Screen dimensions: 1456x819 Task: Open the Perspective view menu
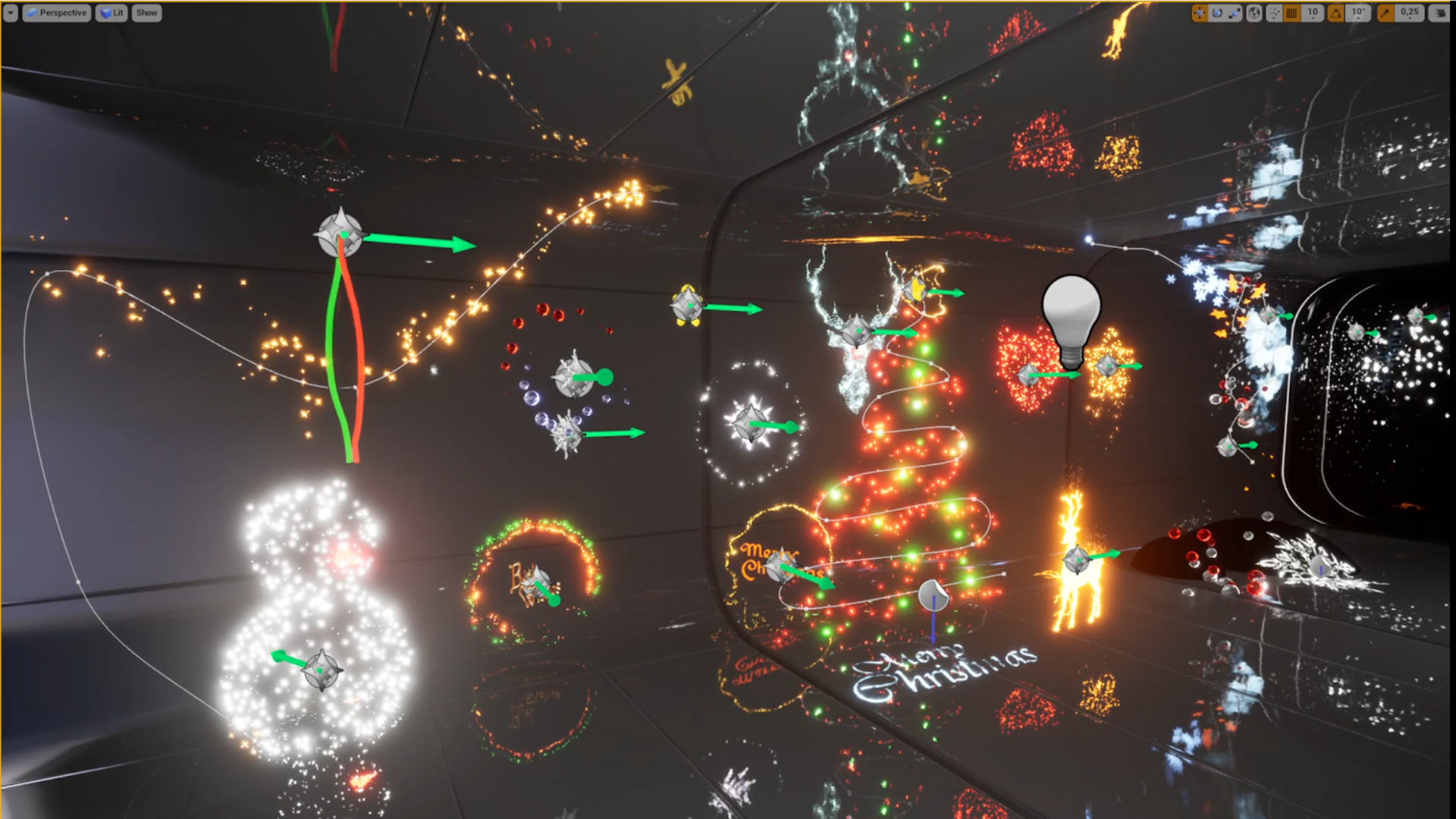pyautogui.click(x=57, y=13)
